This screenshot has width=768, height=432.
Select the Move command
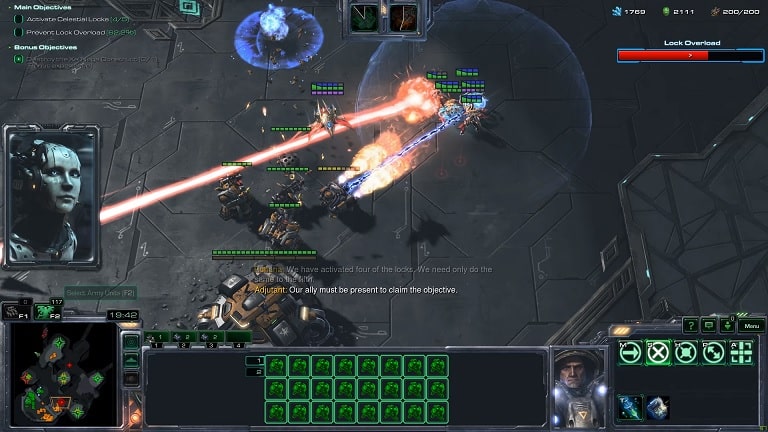pyautogui.click(x=629, y=352)
